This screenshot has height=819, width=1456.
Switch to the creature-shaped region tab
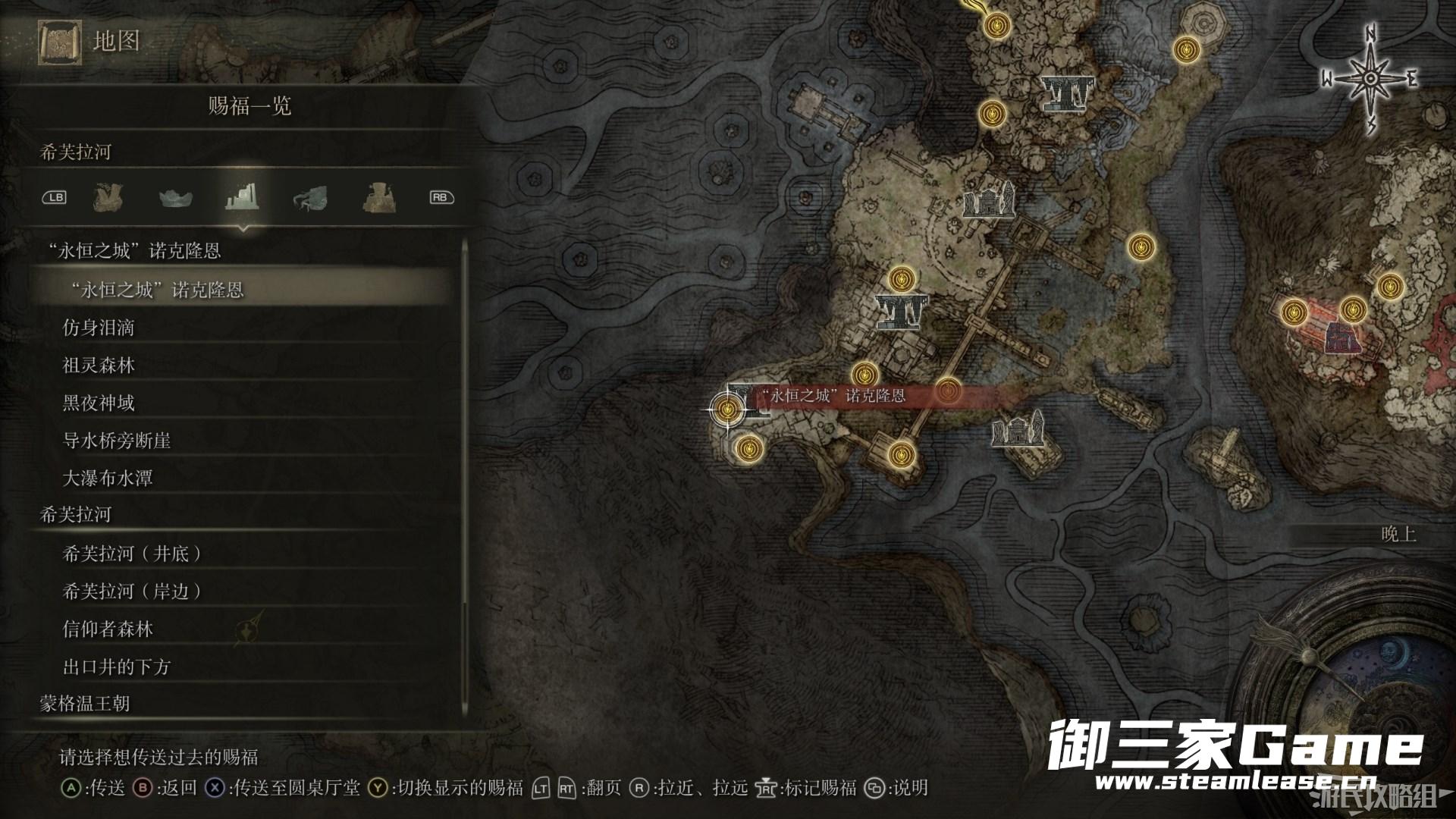[x=309, y=198]
